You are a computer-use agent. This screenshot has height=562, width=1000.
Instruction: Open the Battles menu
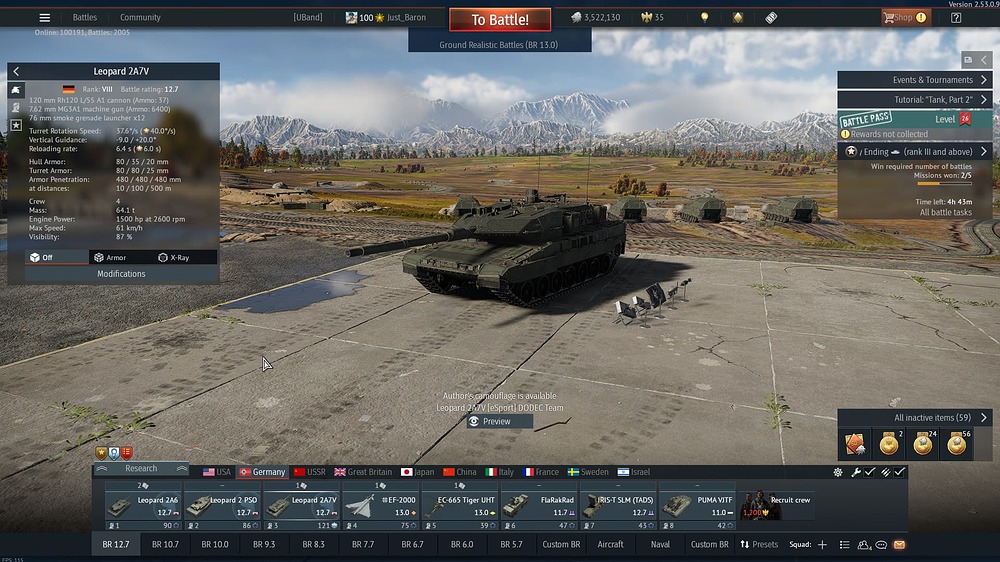(85, 17)
